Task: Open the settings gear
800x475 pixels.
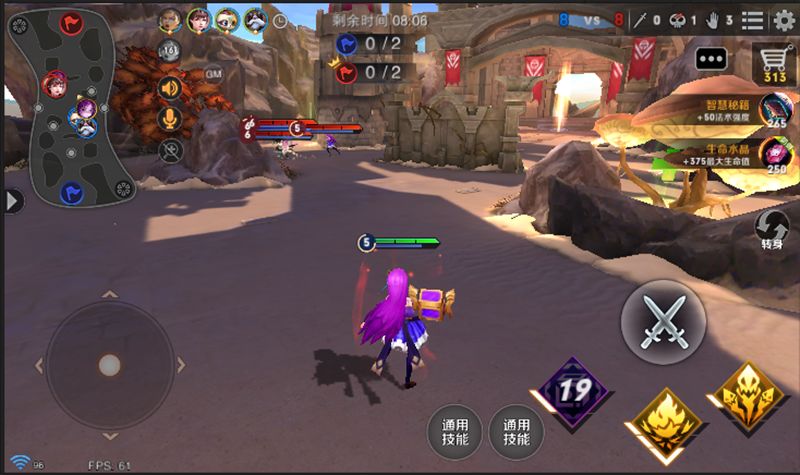Action: click(784, 20)
